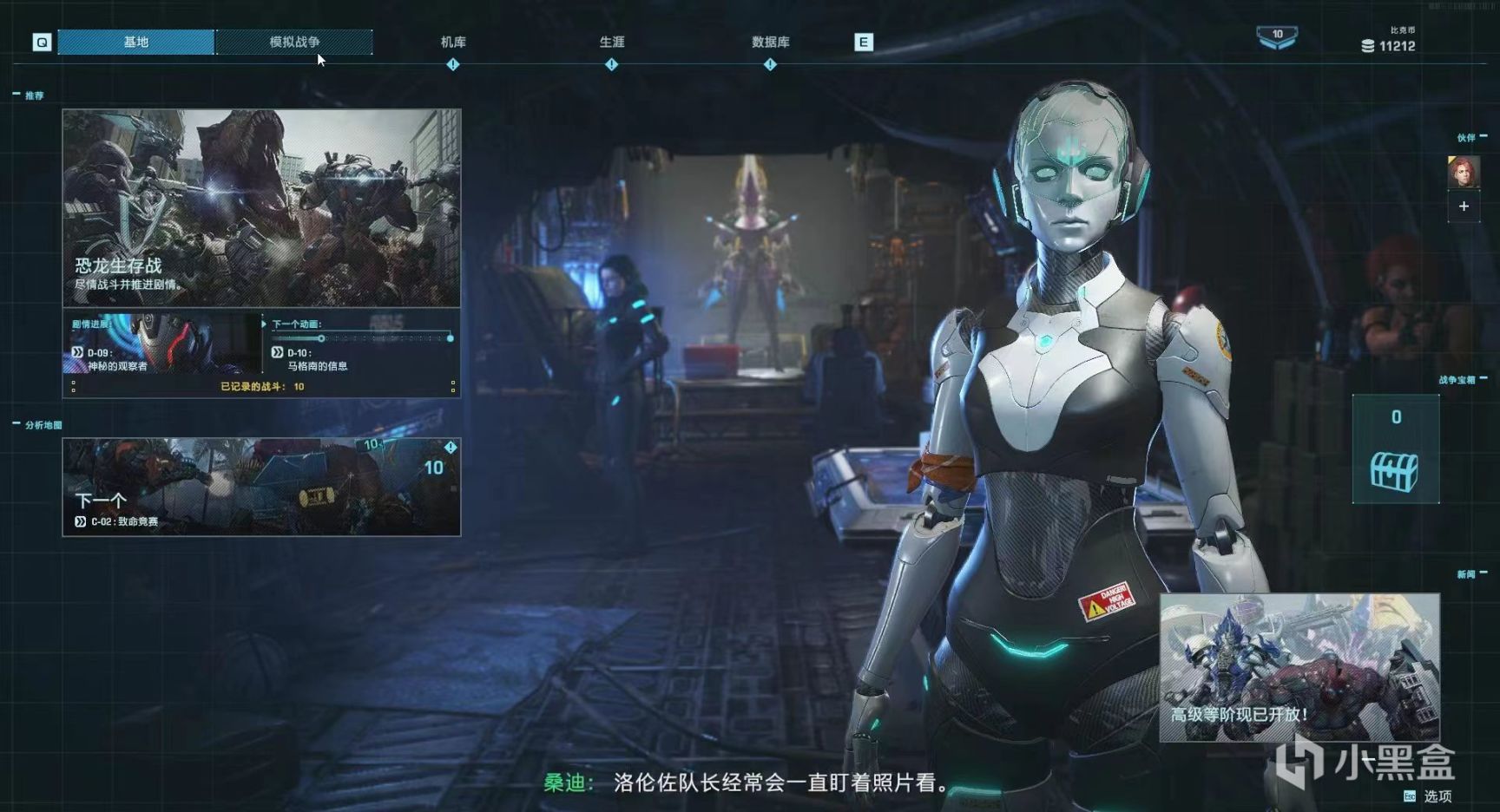1500x812 pixels.
Task: Switch to the 模拟战争 tab
Action: (295, 41)
